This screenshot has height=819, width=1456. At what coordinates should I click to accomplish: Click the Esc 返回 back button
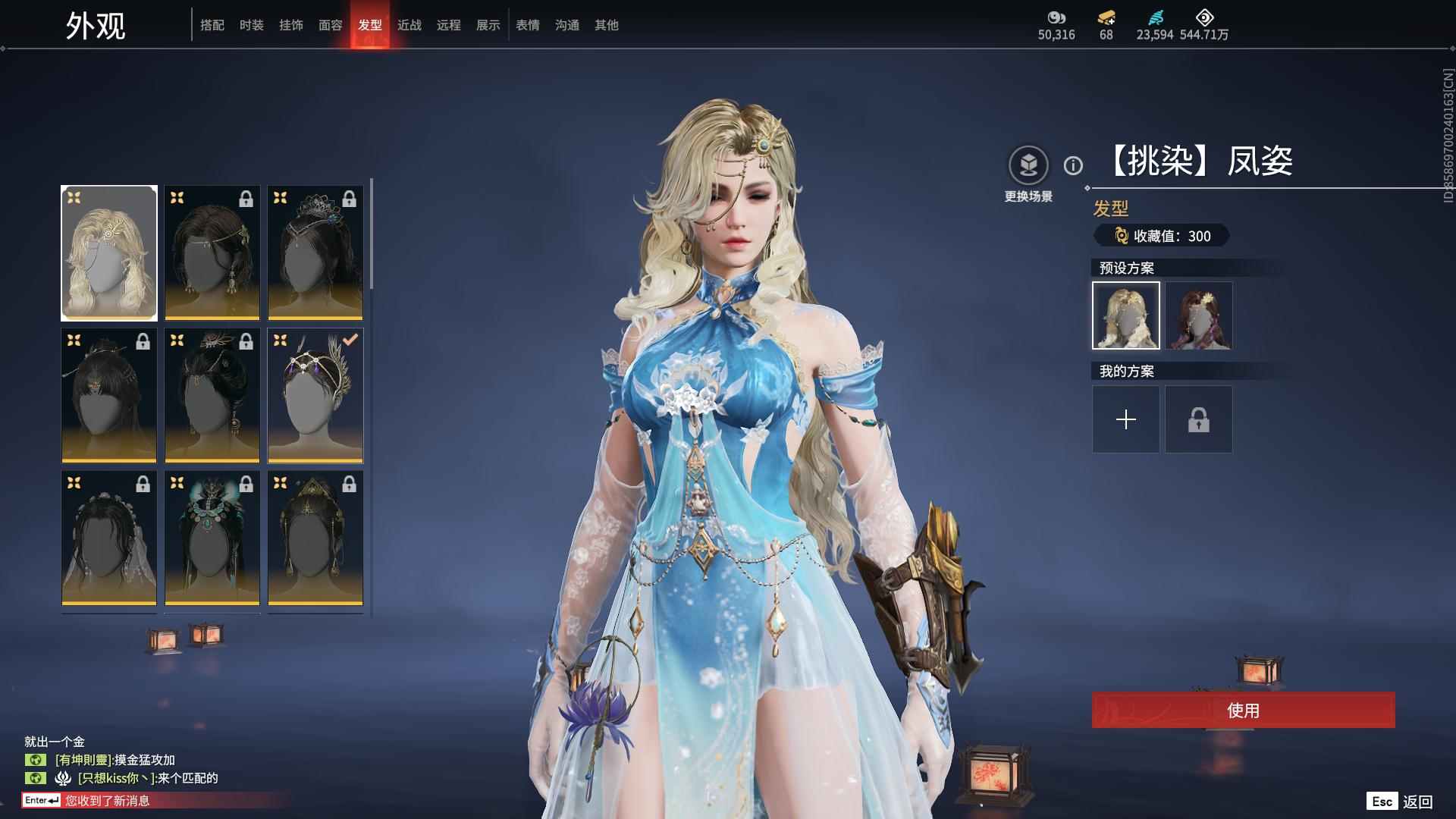pyautogui.click(x=1399, y=802)
